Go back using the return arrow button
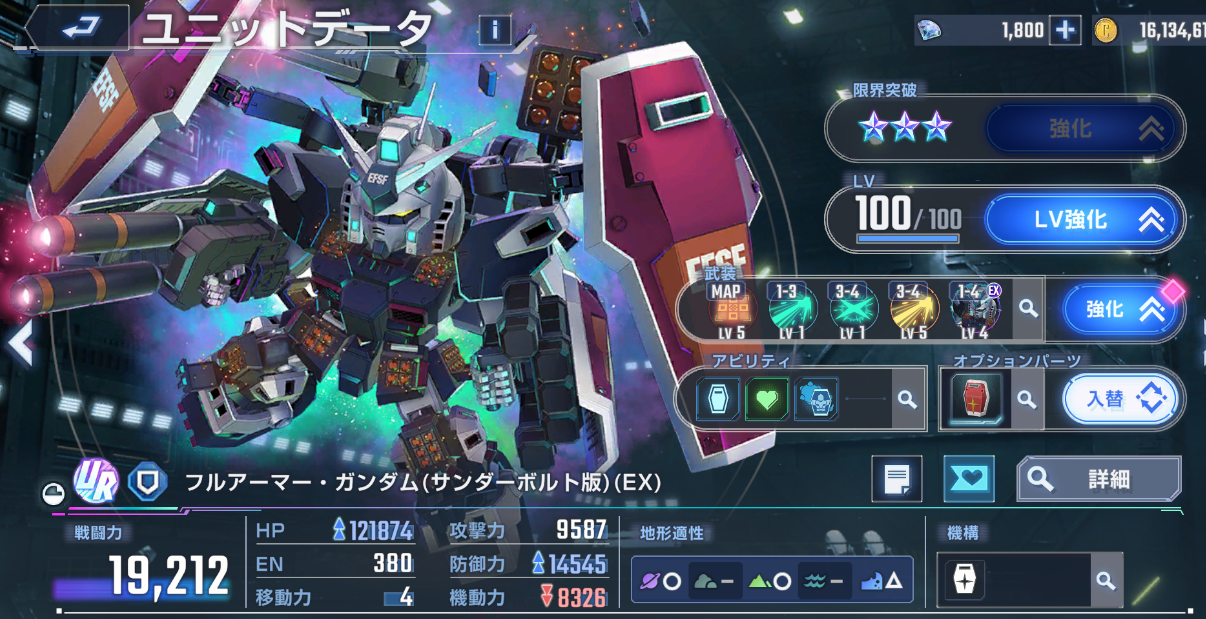1206x619 pixels. point(77,29)
